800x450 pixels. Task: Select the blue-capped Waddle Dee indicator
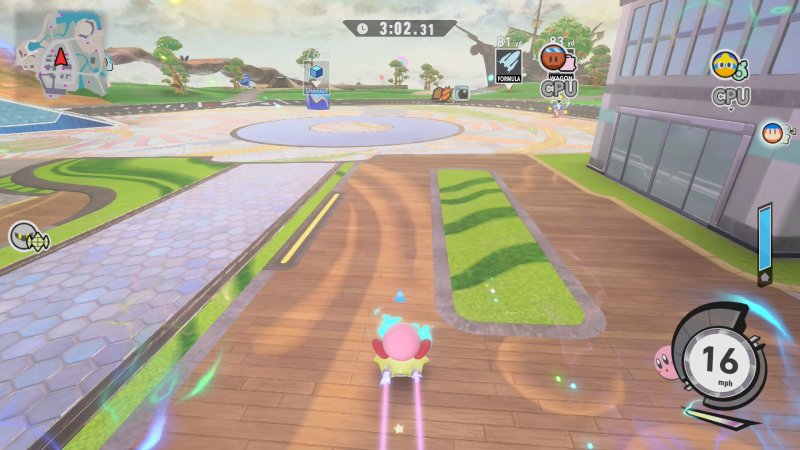tap(771, 132)
